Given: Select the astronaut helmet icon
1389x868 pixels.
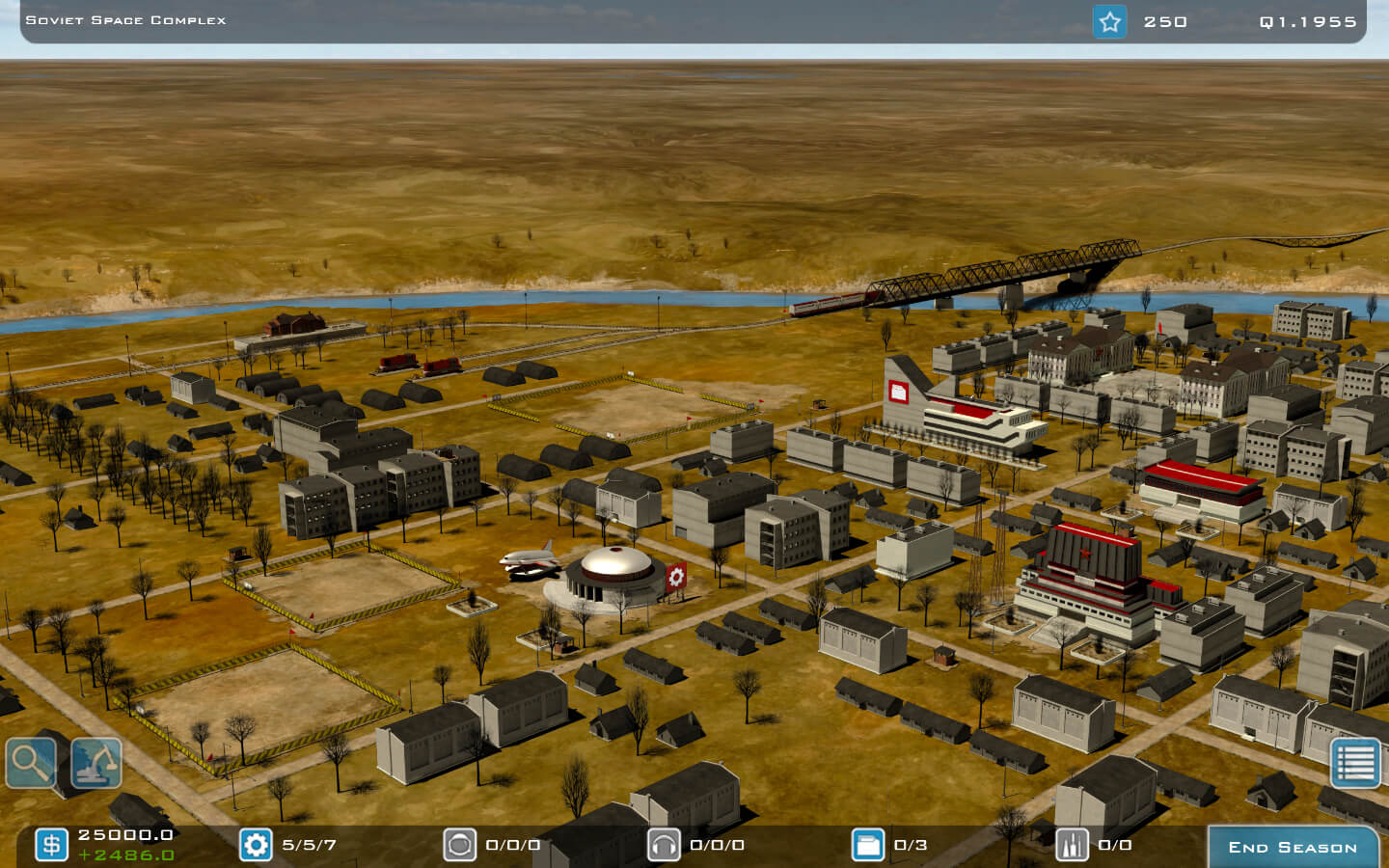Looking at the screenshot, I should coord(460,845).
